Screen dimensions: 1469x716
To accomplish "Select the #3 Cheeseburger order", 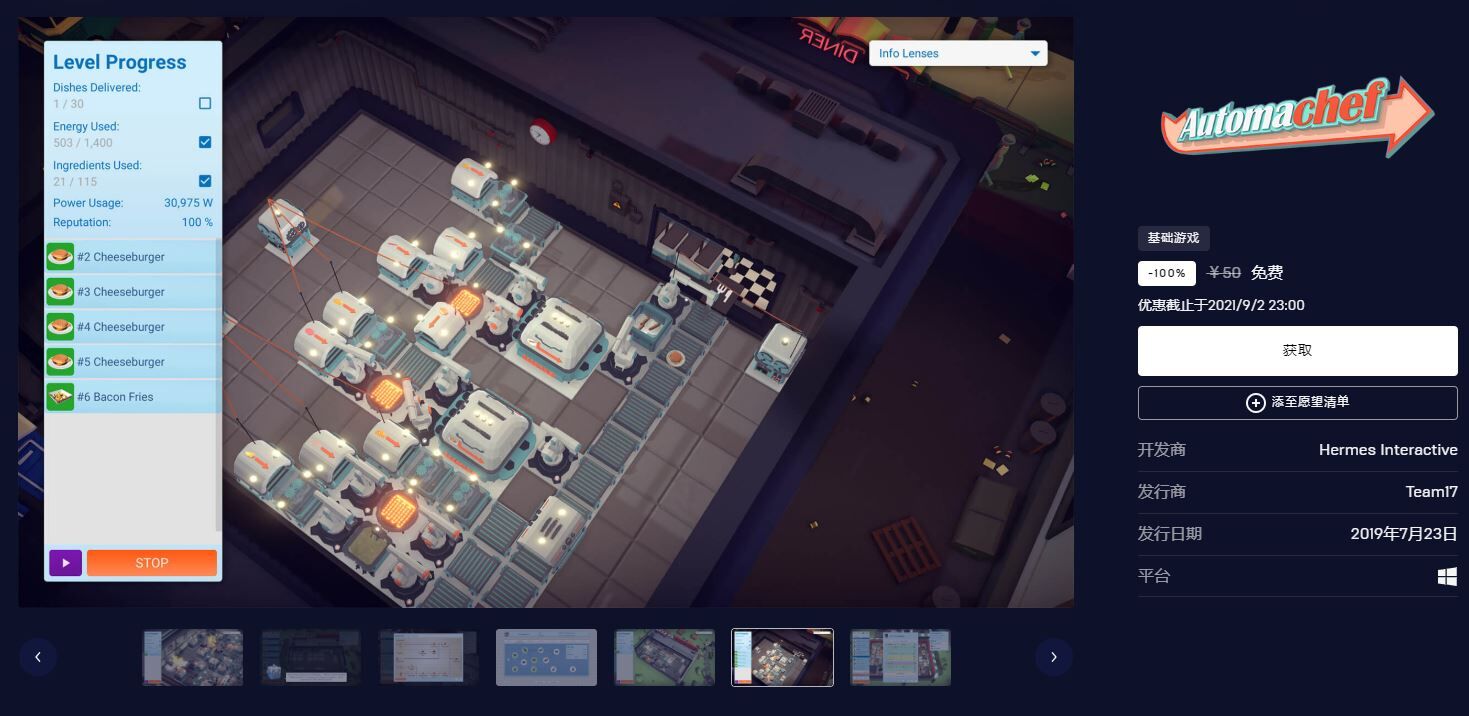I will click(x=133, y=292).
